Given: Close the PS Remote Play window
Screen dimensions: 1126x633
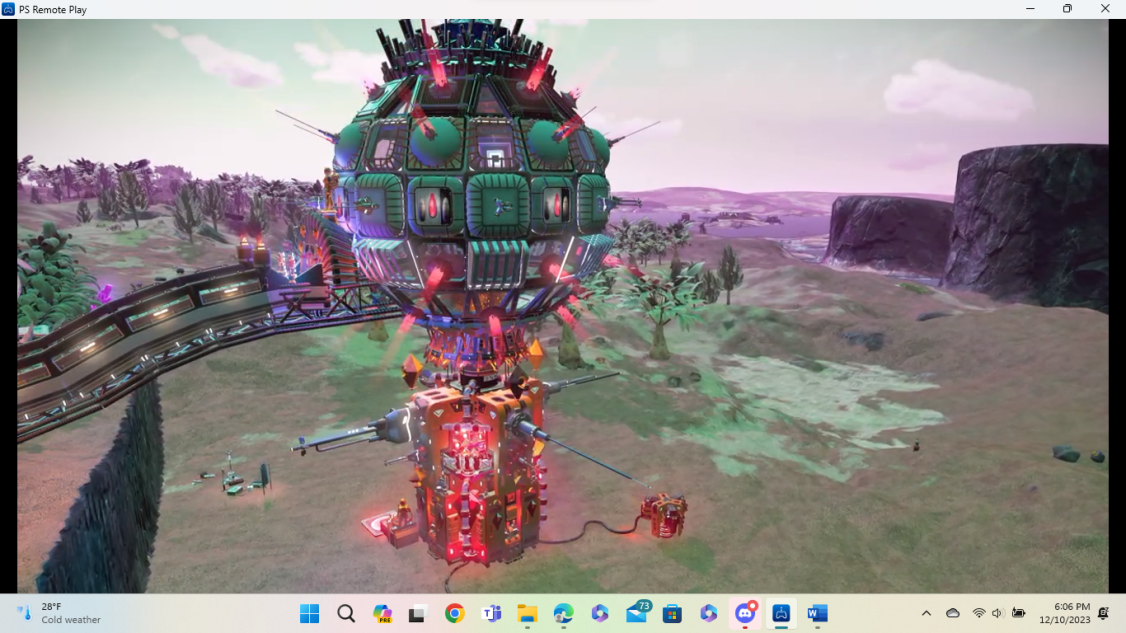Looking at the screenshot, I should [1104, 9].
